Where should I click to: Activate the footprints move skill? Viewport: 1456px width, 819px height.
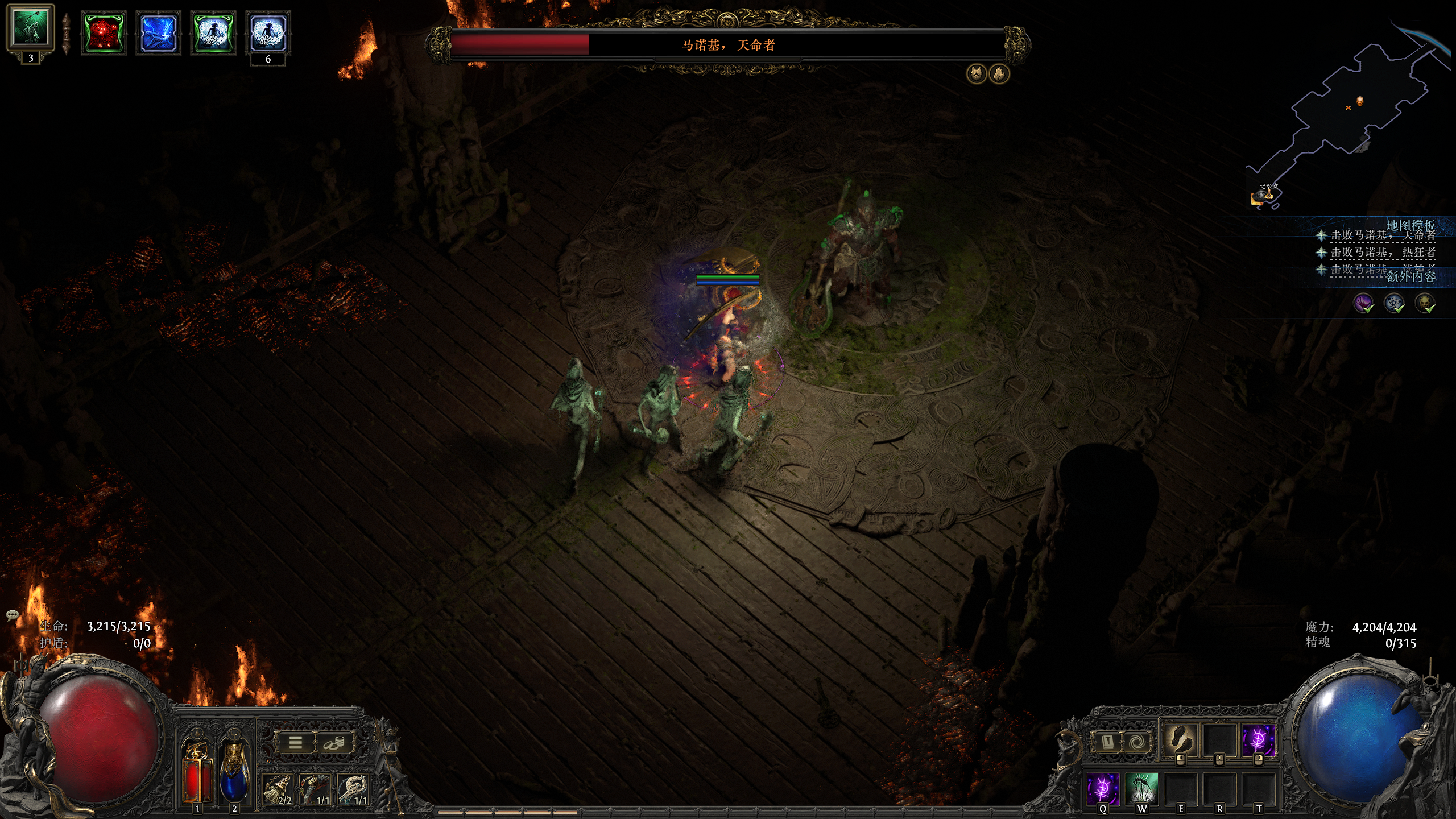[1180, 739]
